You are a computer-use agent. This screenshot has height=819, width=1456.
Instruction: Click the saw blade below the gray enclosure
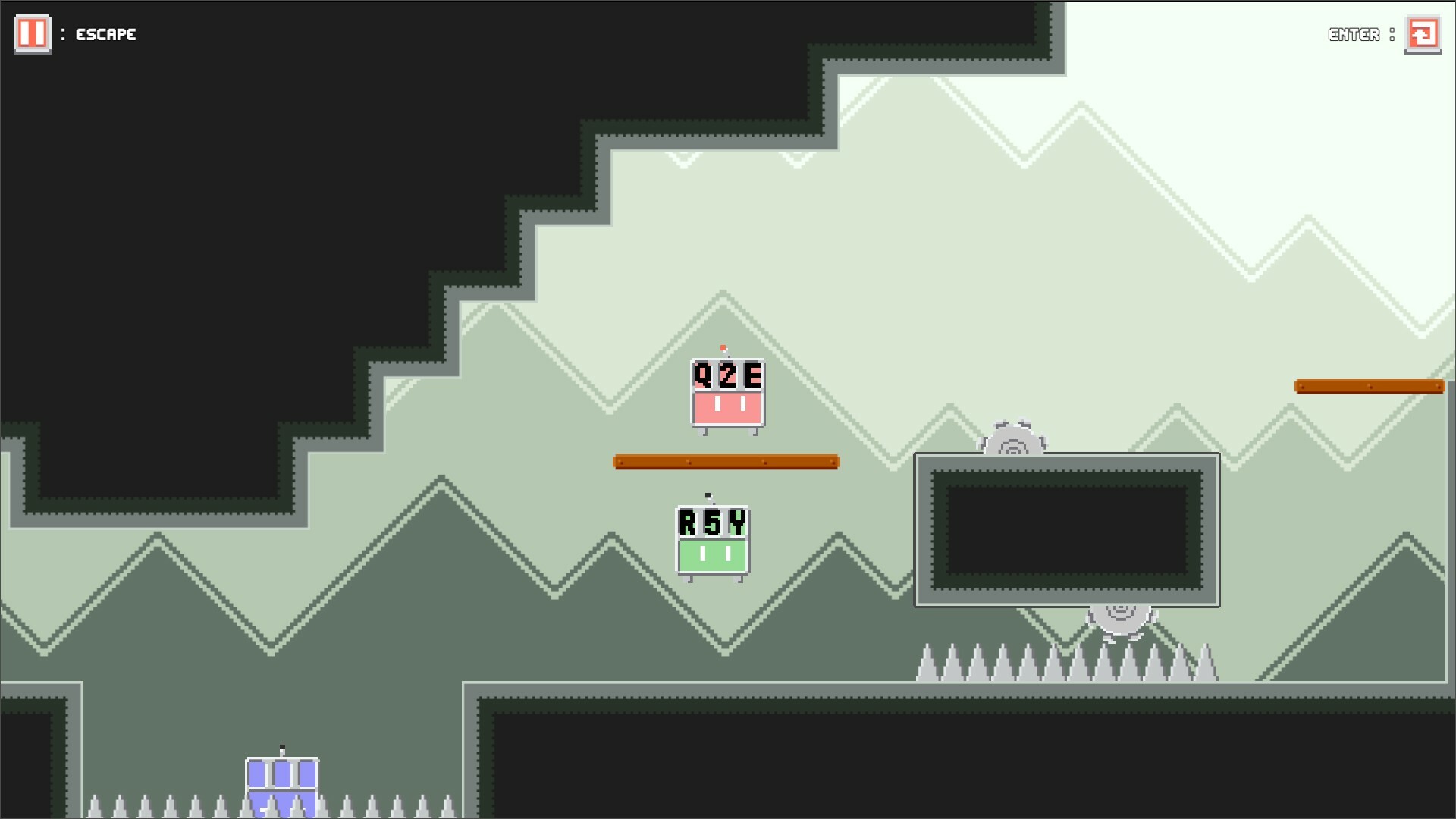click(x=1121, y=614)
